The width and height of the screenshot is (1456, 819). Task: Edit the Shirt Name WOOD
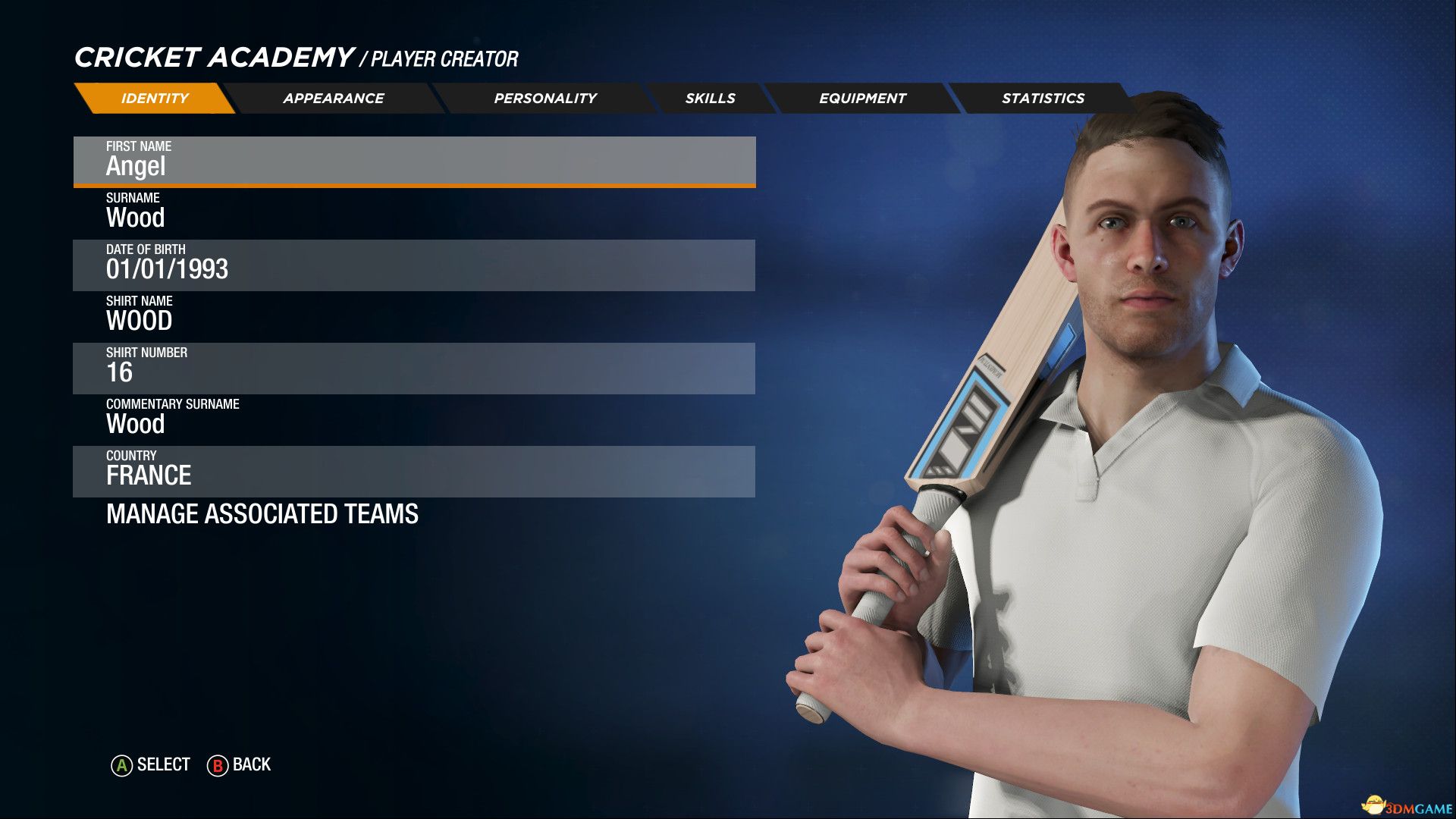click(414, 315)
